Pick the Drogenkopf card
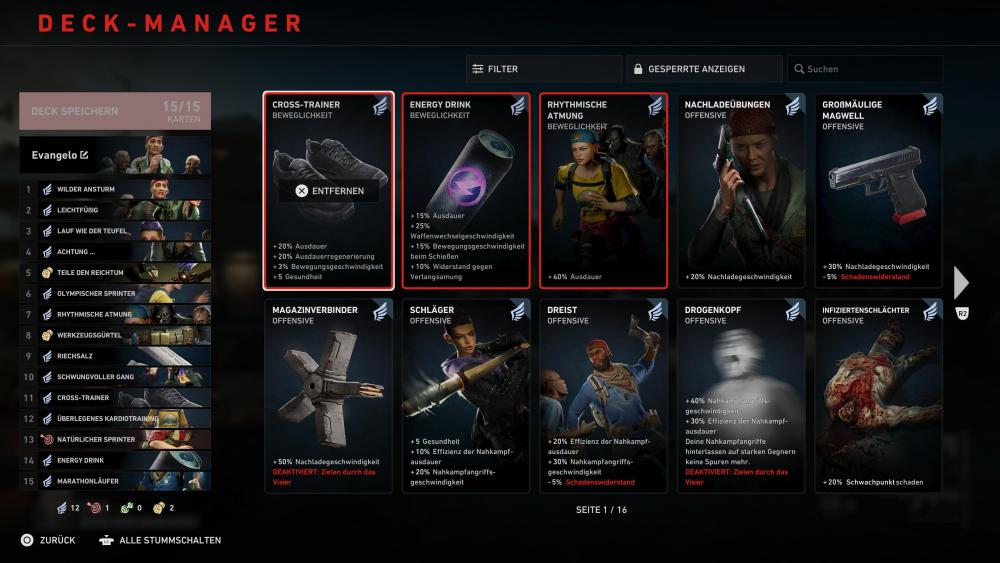Image resolution: width=1000 pixels, height=563 pixels. tap(741, 395)
